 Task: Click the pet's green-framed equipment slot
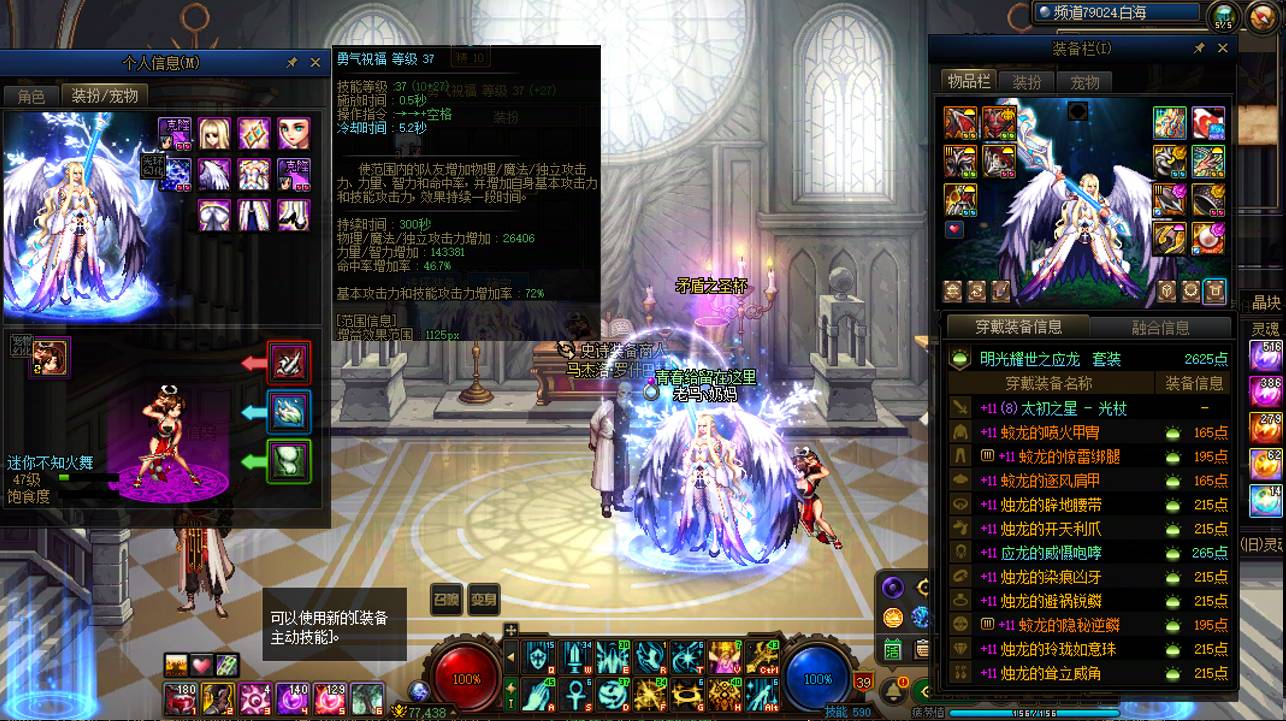pyautogui.click(x=289, y=461)
